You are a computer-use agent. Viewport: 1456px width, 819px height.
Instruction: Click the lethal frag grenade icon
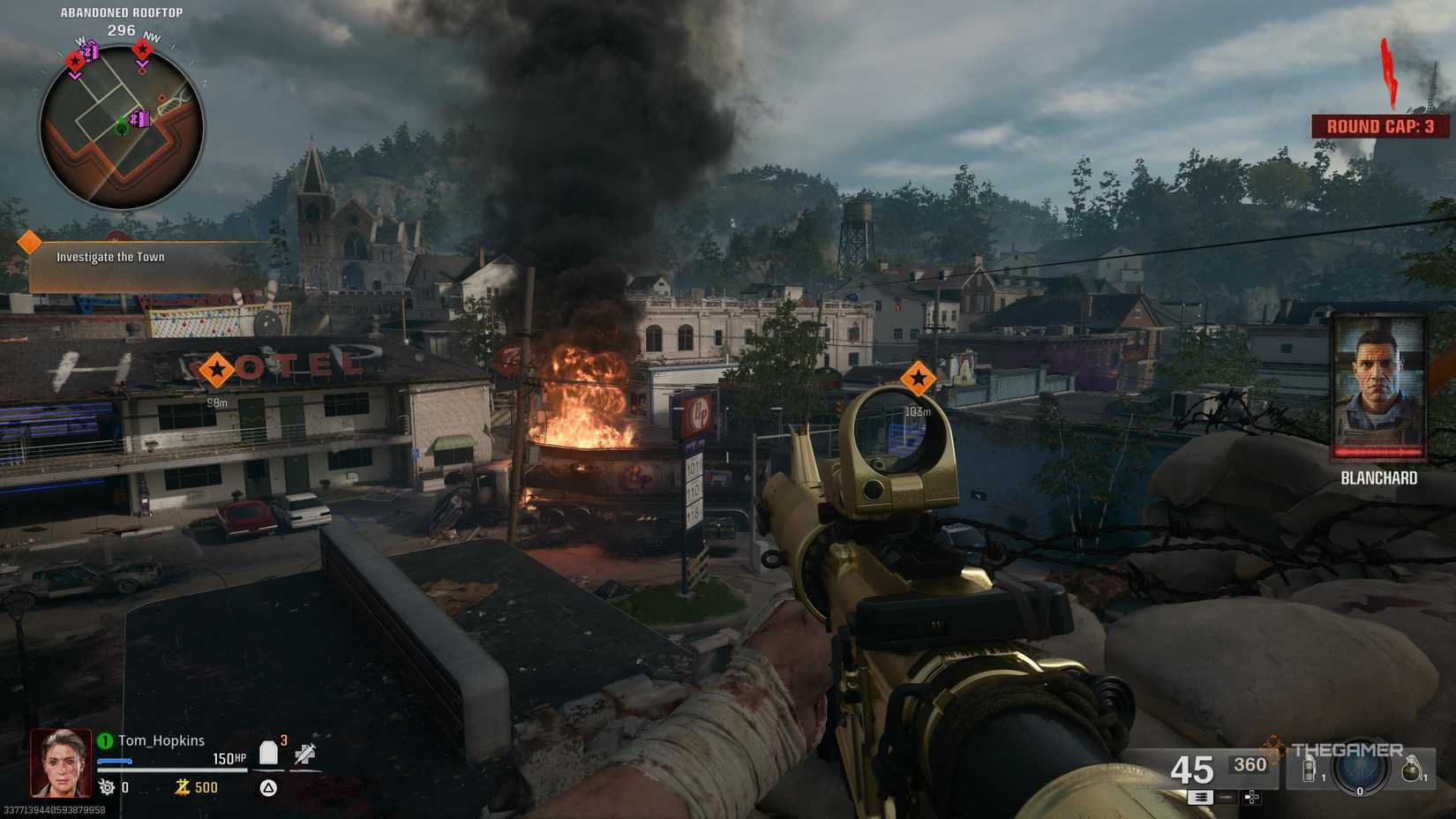[1412, 770]
